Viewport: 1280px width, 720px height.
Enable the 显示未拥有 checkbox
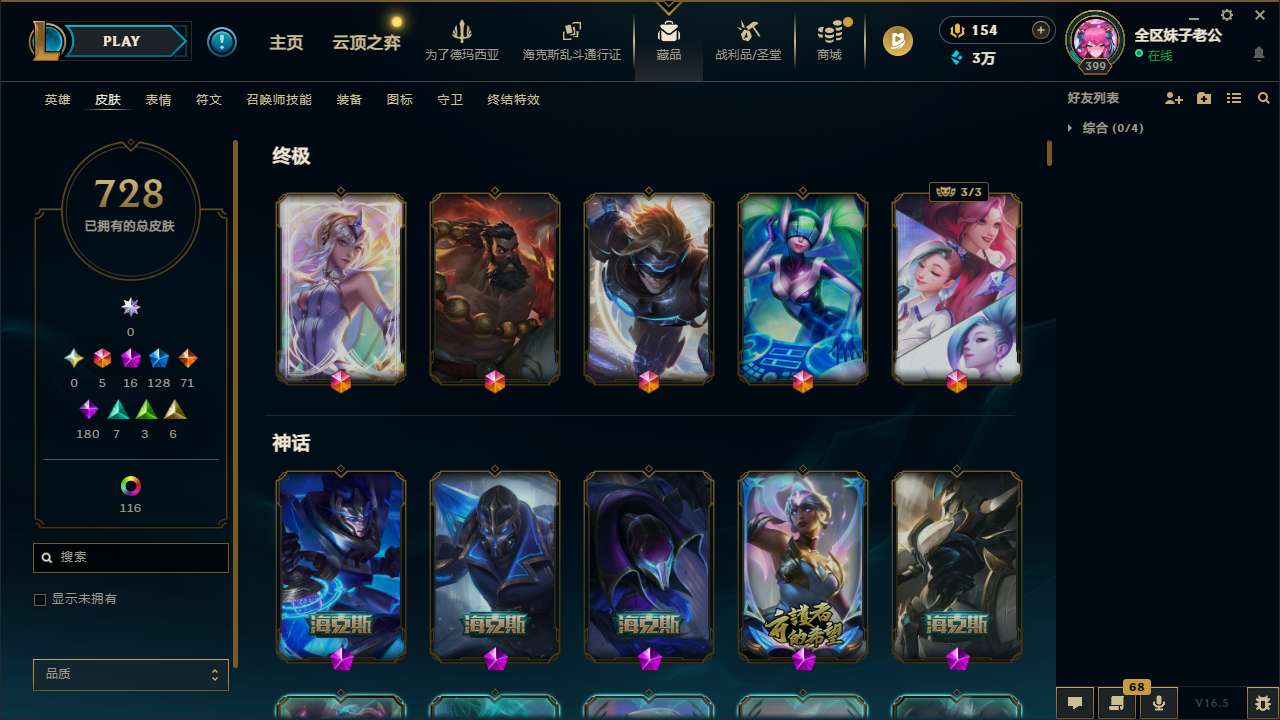tap(40, 599)
